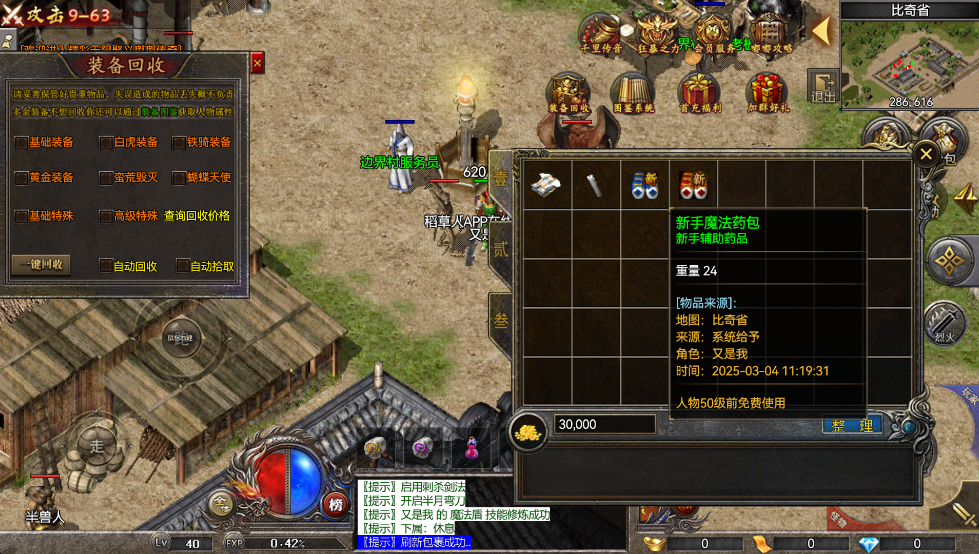Tick the 基础装备 checkbox
Image resolution: width=979 pixels, height=554 pixels.
(x=21, y=143)
